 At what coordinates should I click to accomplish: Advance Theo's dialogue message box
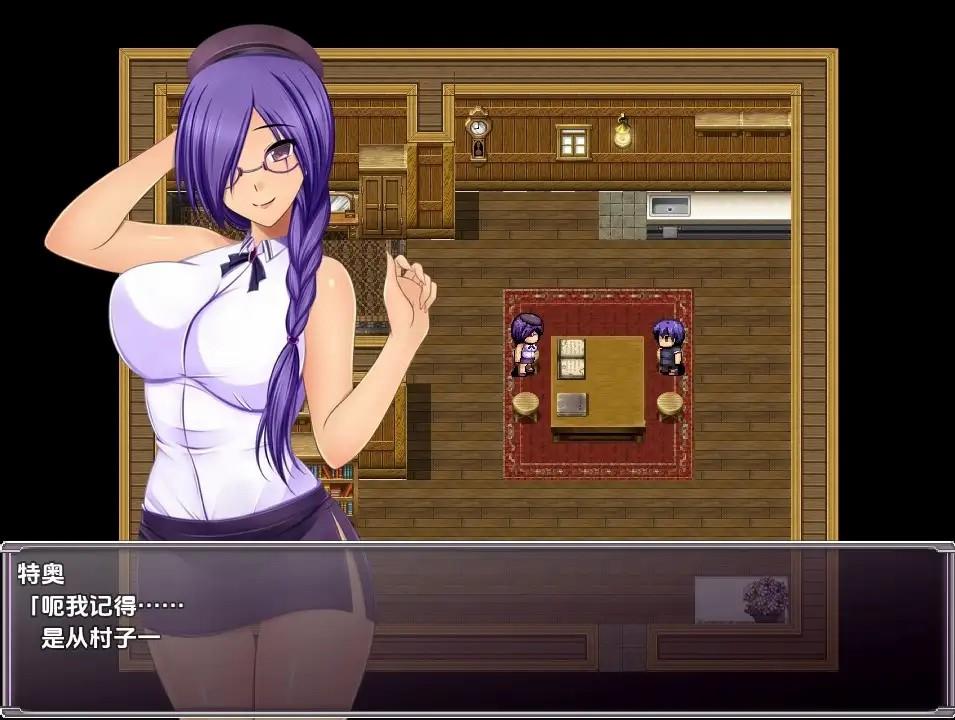click(477, 626)
